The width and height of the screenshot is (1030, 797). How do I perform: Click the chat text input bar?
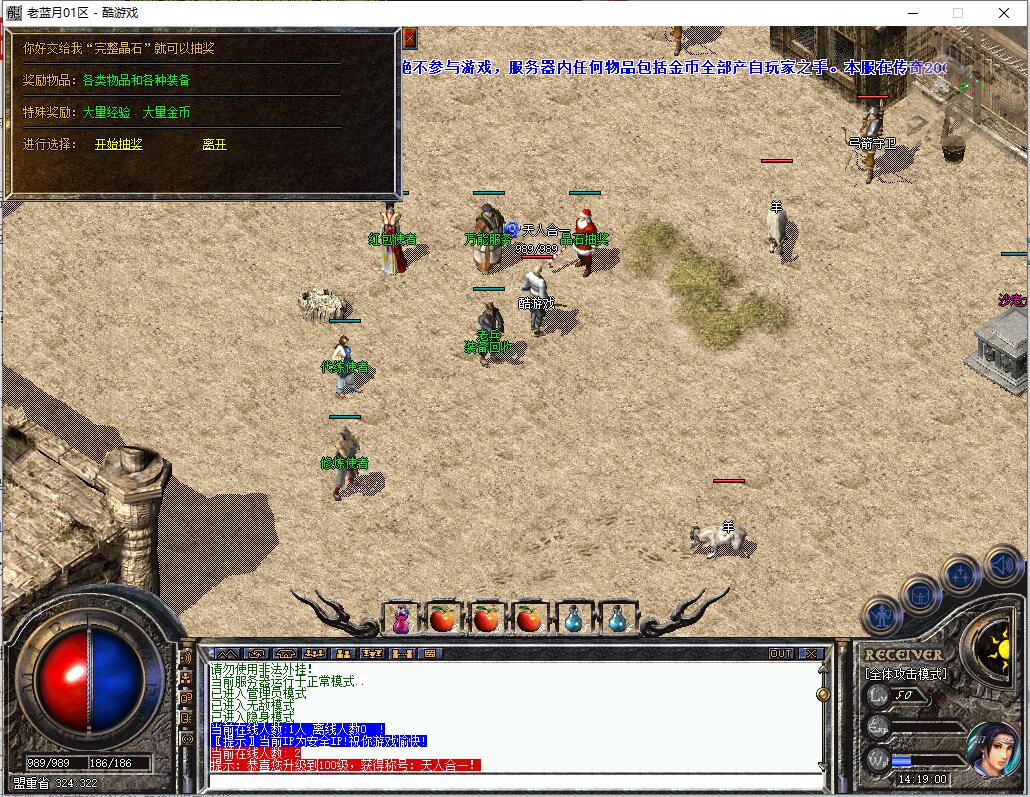click(x=510, y=781)
